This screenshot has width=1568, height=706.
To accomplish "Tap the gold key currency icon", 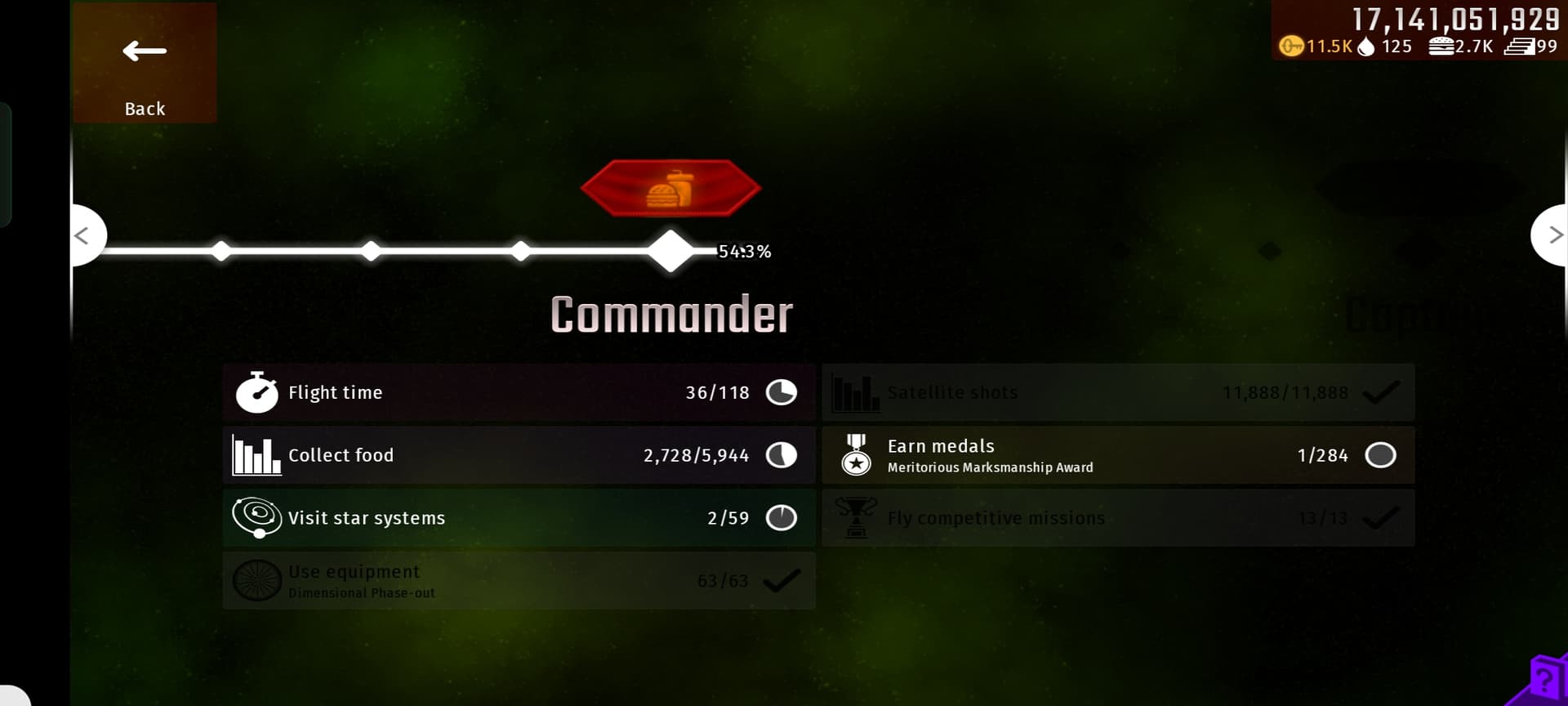I will tap(1290, 47).
